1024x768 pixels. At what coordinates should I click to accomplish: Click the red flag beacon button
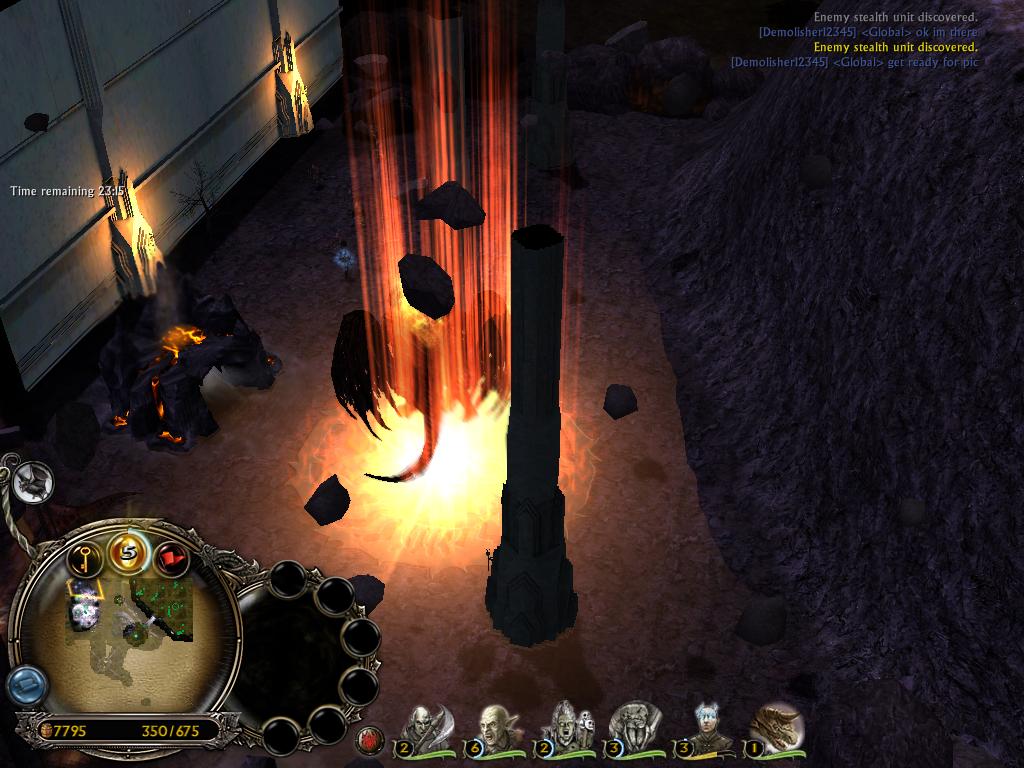[171, 557]
